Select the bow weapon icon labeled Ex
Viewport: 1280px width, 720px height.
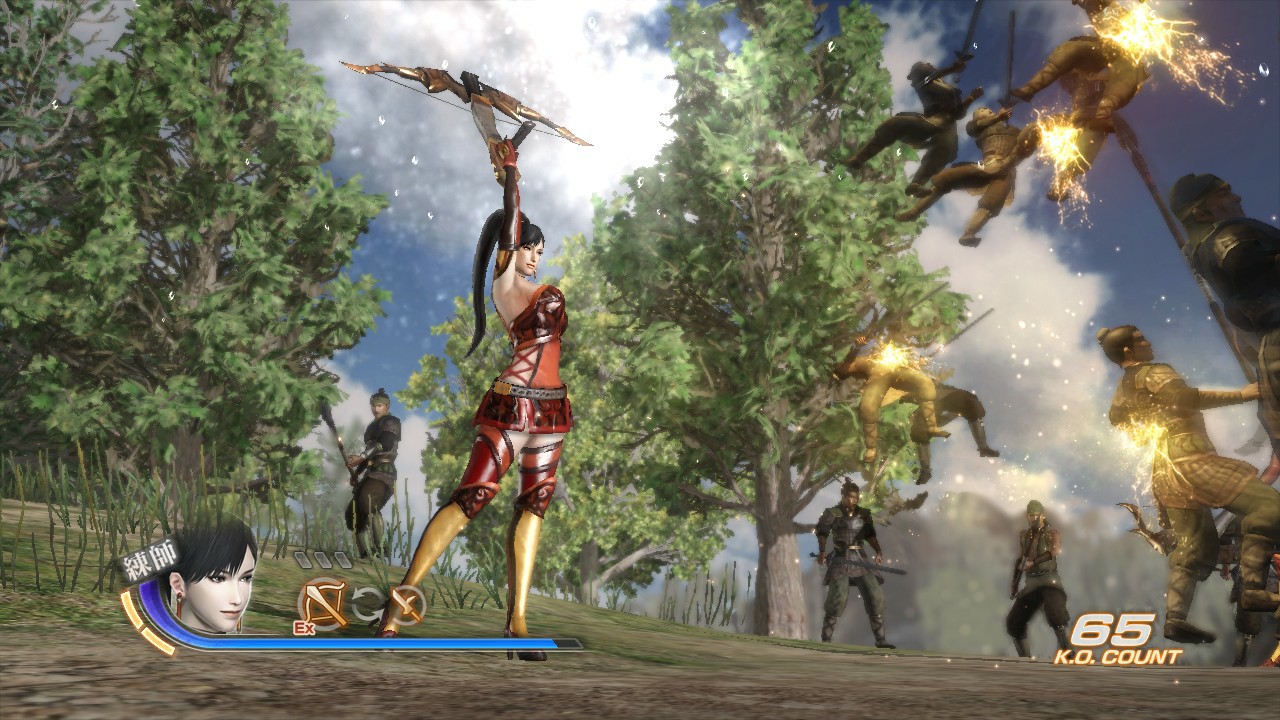(x=323, y=601)
